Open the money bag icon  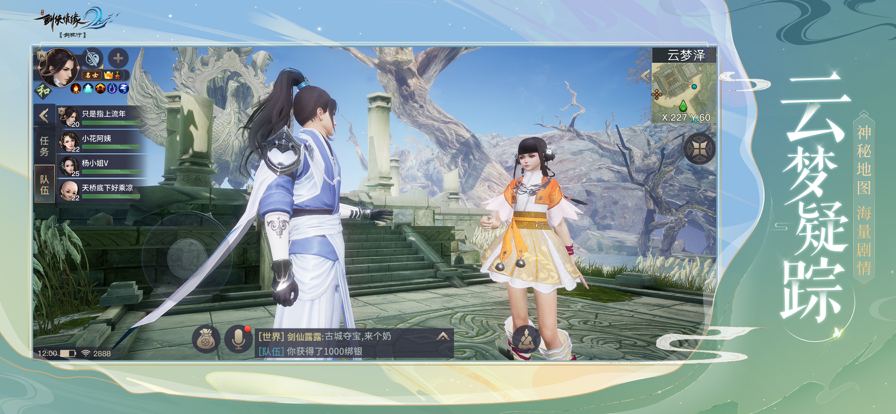[x=206, y=339]
